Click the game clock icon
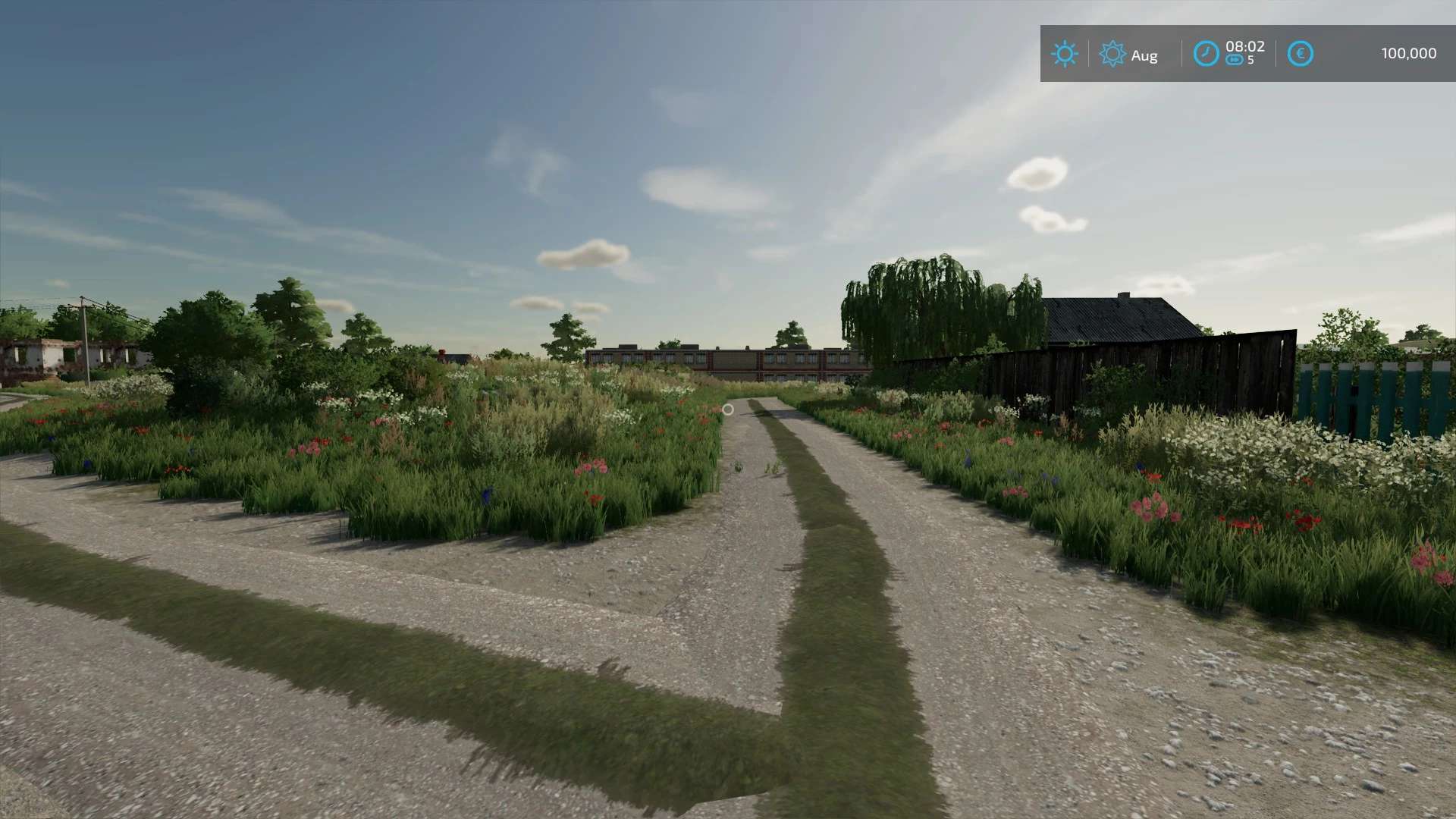 tap(1206, 54)
